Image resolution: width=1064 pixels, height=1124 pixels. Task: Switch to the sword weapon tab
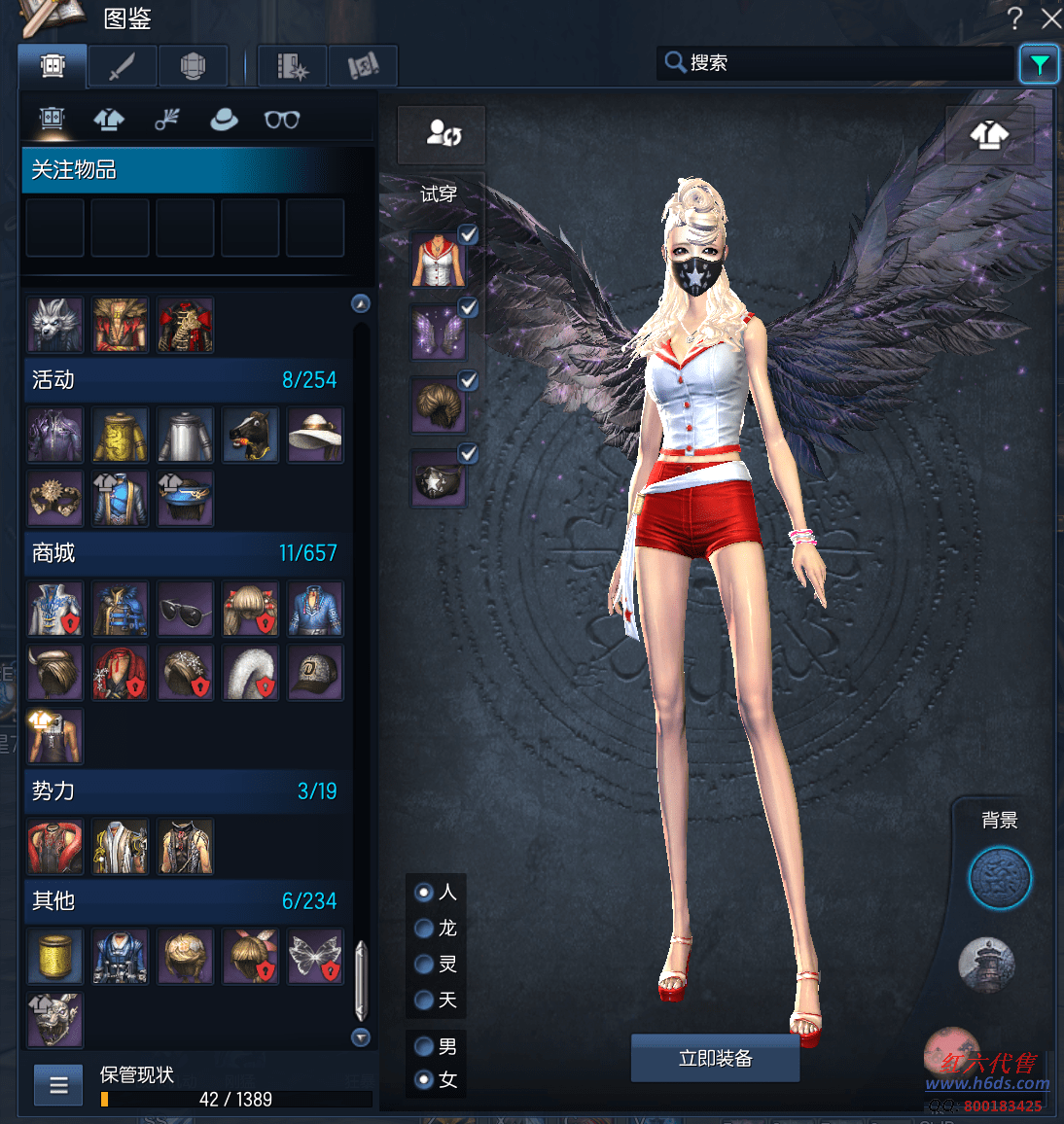point(122,66)
